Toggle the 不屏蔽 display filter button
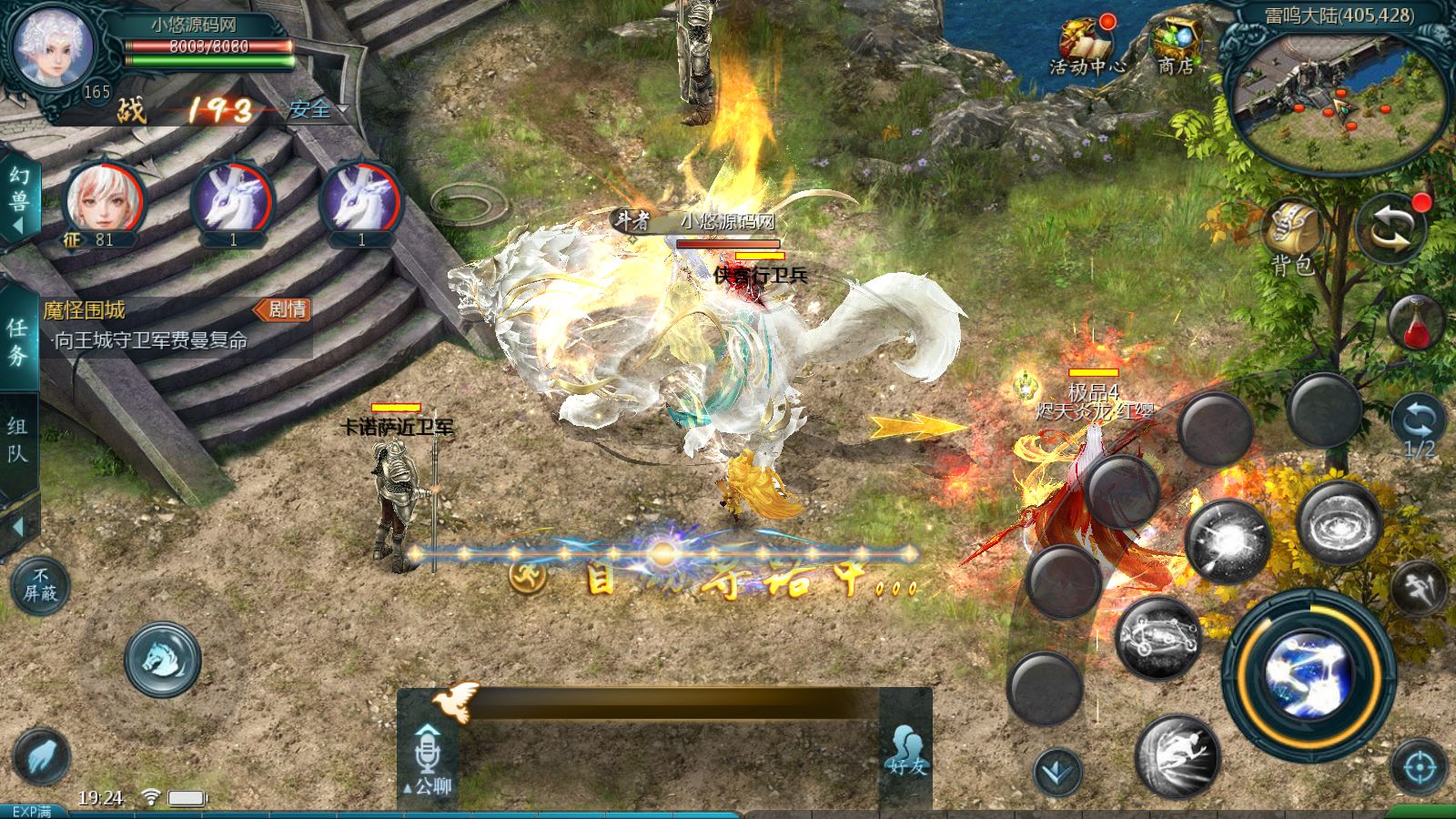 click(40, 585)
